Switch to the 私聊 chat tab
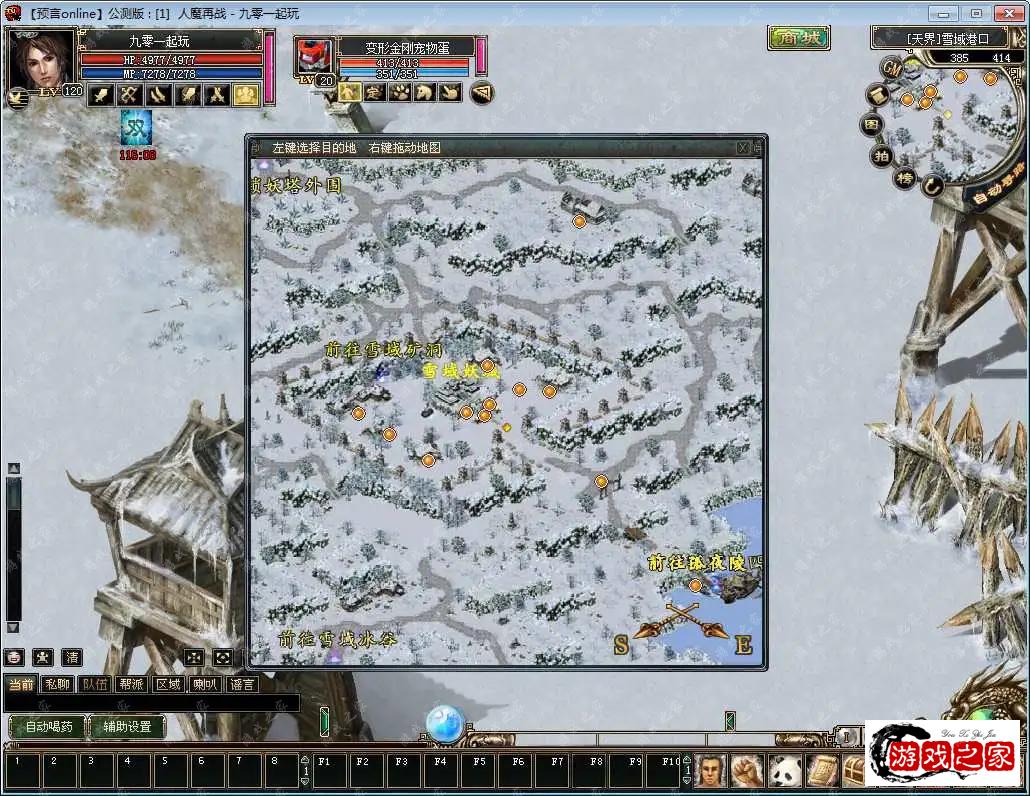 tap(58, 684)
